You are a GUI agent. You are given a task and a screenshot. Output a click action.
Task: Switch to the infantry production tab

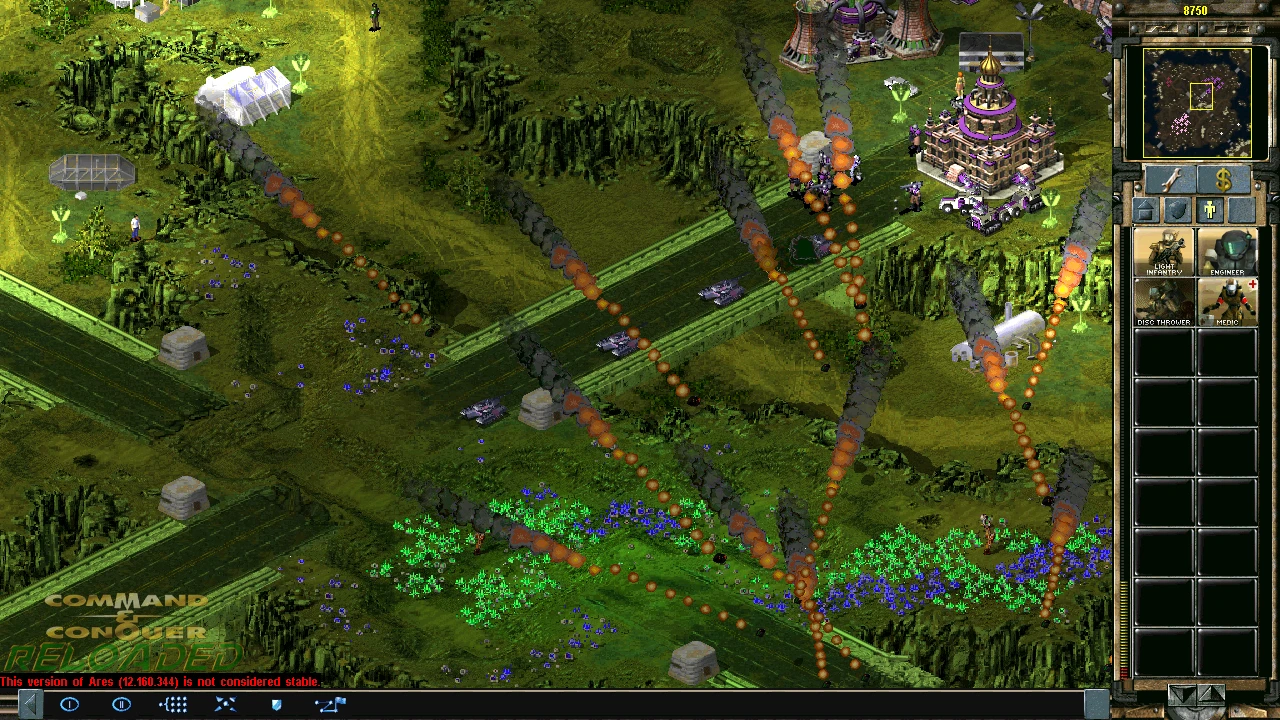coord(1210,210)
